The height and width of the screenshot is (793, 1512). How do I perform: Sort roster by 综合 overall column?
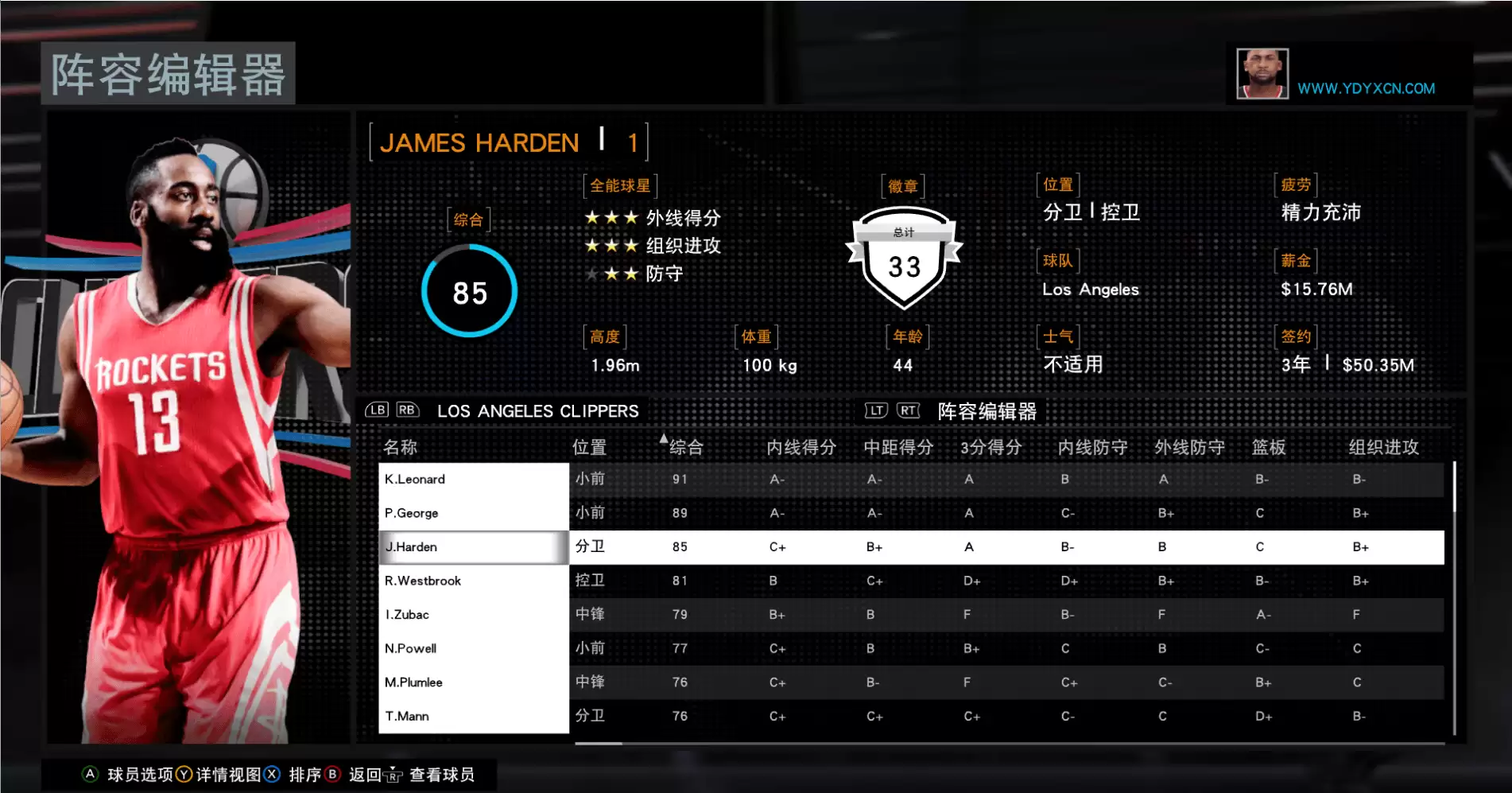tap(685, 447)
